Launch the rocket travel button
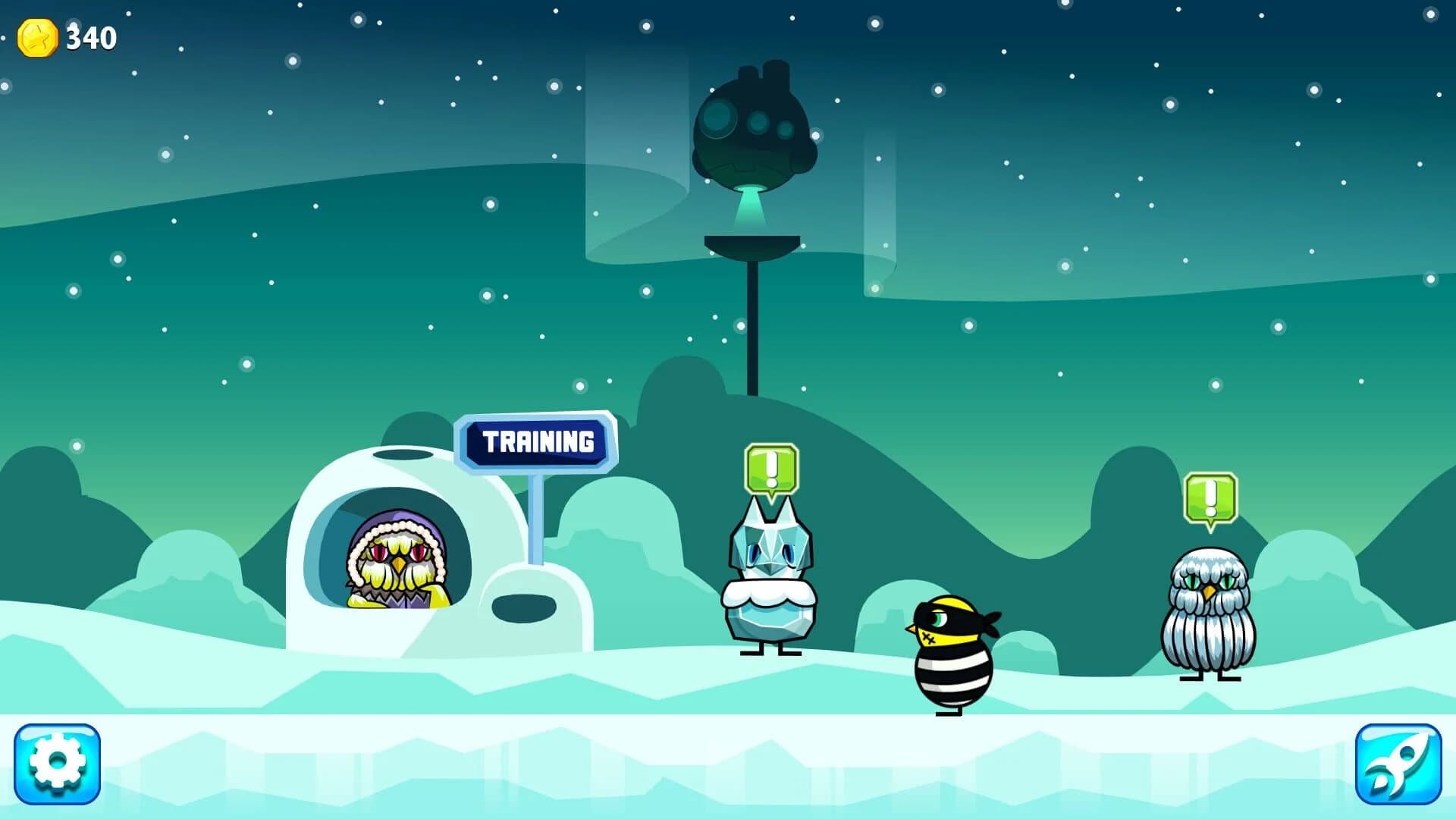The height and width of the screenshot is (819, 1456). (1399, 762)
